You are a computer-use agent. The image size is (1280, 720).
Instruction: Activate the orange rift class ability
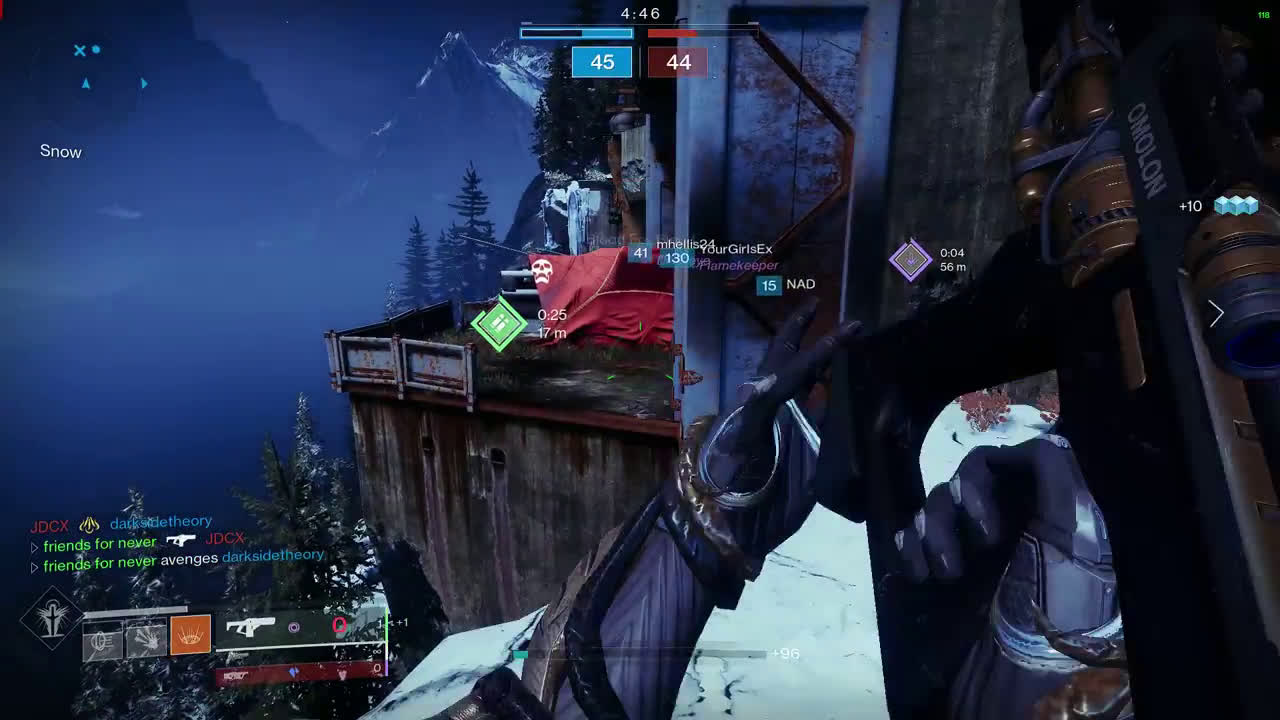[190, 635]
